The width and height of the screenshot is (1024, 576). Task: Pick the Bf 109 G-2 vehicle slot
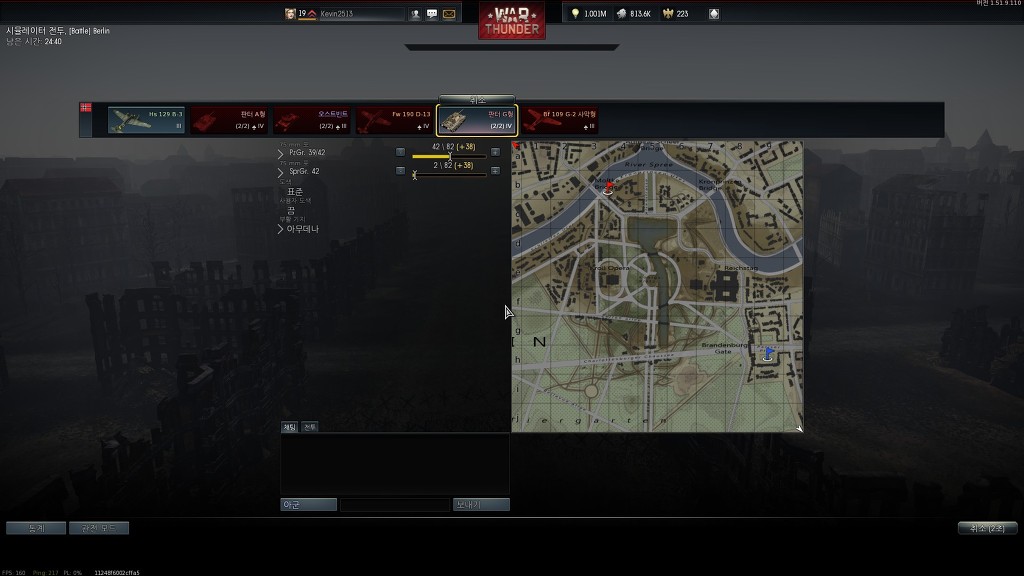(x=560, y=120)
